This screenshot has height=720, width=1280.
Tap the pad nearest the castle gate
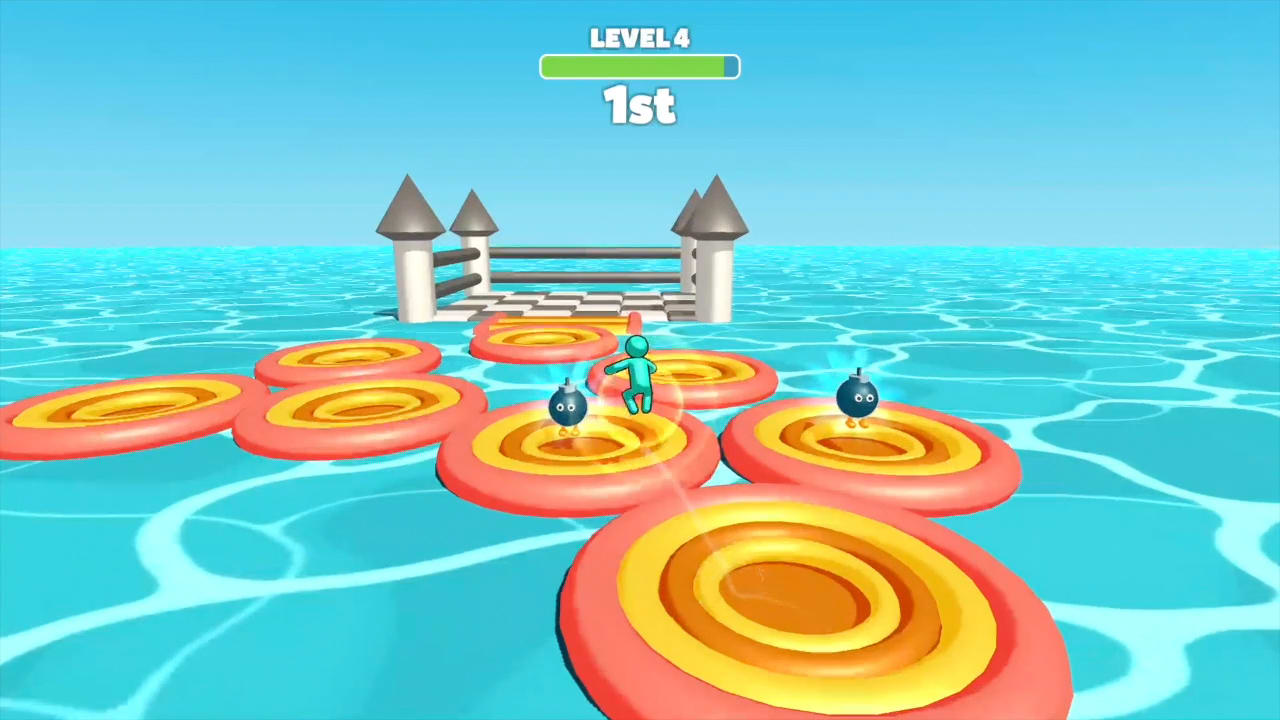point(545,338)
